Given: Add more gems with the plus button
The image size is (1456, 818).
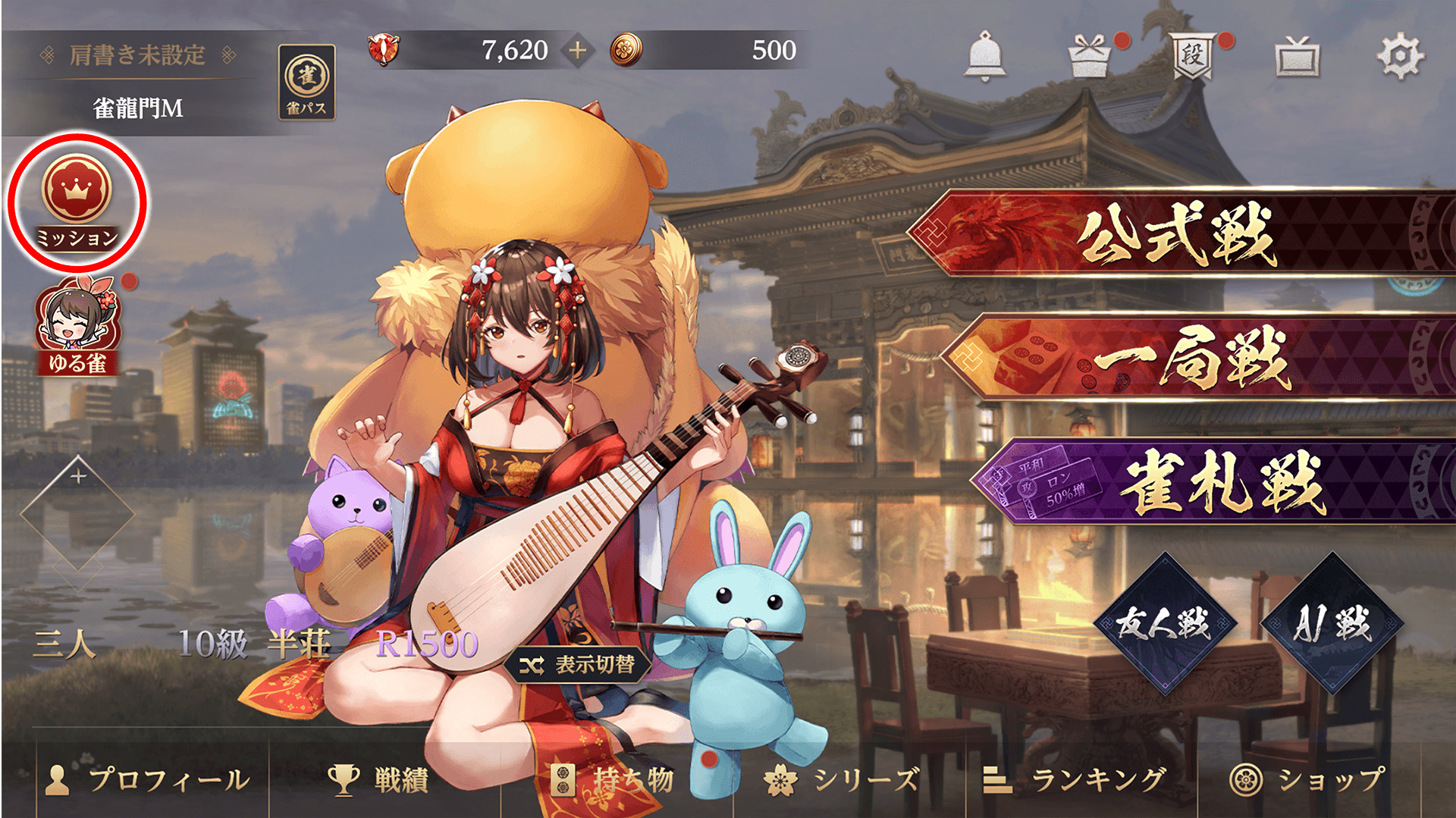Looking at the screenshot, I should coord(578,51).
